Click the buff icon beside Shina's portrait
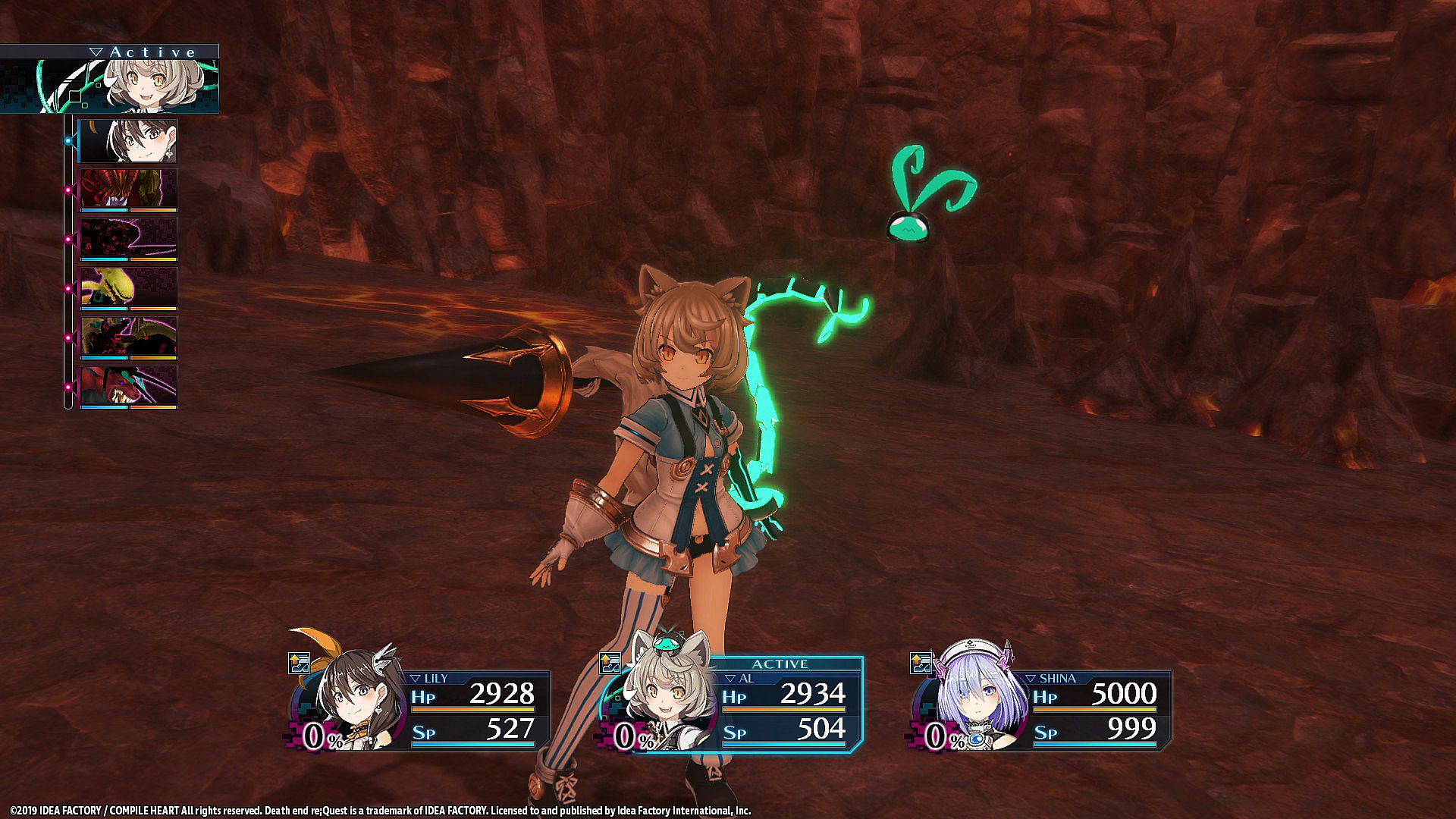This screenshot has width=1456, height=819. point(921,664)
